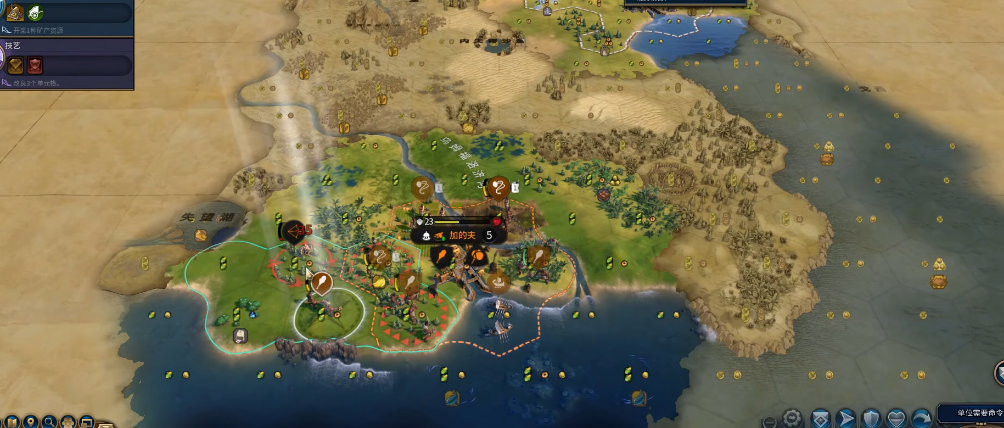The width and height of the screenshot is (1004, 428).
Task: Click the green cart technology unlock icon
Action: pyautogui.click(x=35, y=13)
